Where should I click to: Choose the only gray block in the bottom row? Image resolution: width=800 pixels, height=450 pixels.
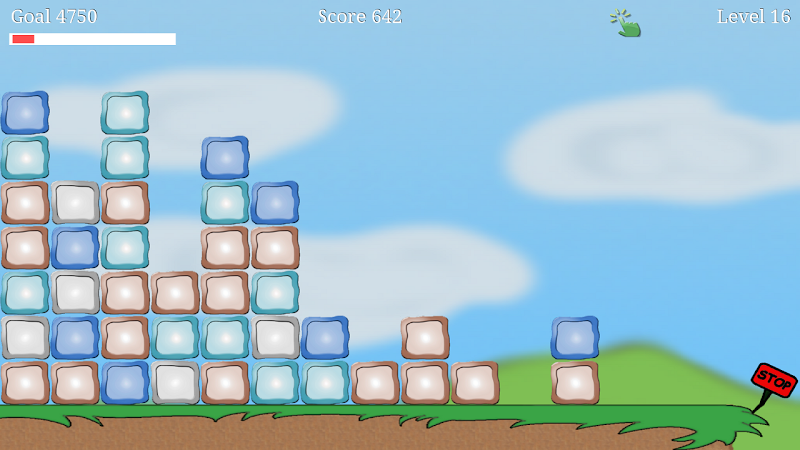click(x=175, y=383)
